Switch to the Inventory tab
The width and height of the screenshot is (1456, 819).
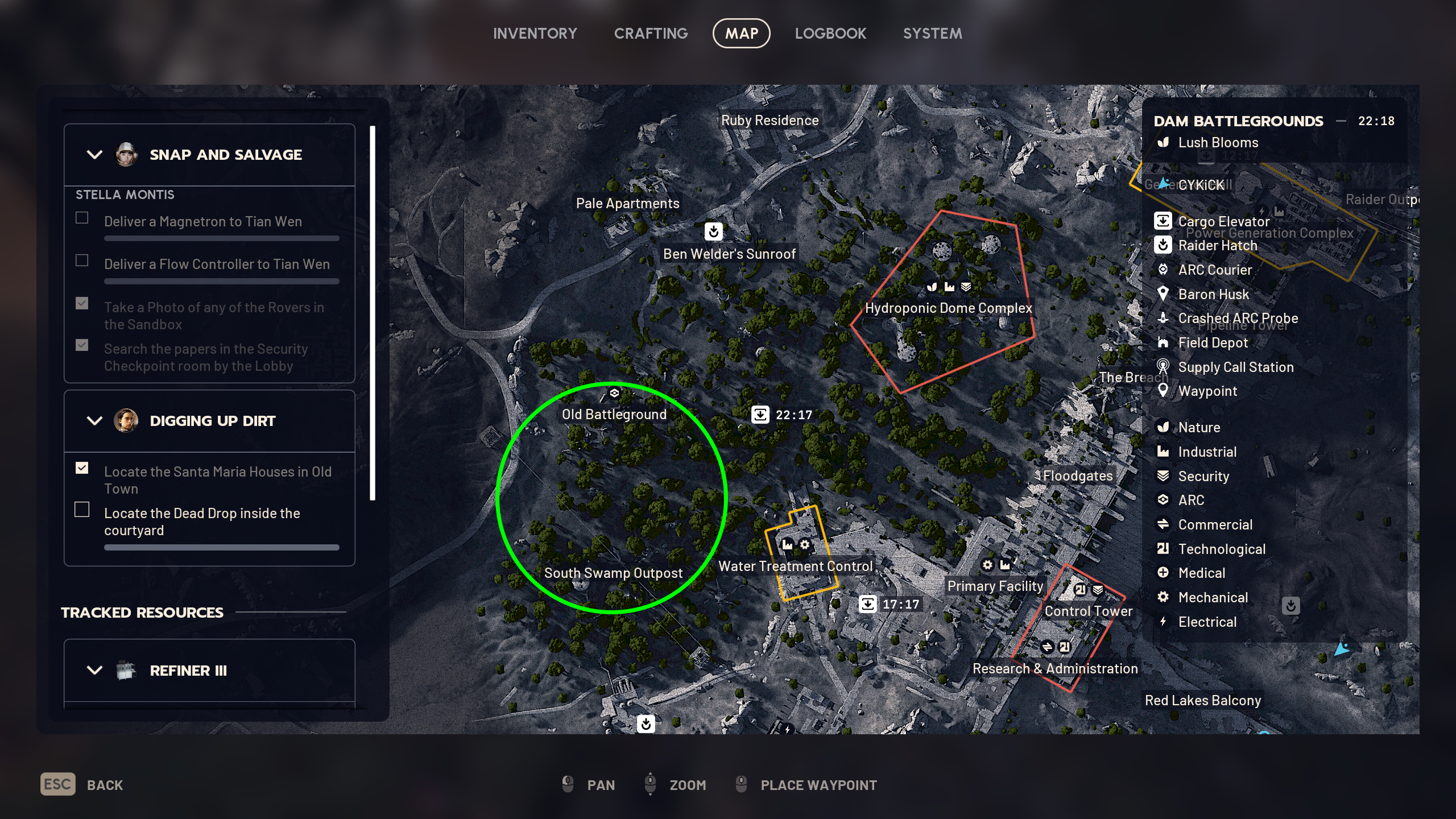point(535,33)
